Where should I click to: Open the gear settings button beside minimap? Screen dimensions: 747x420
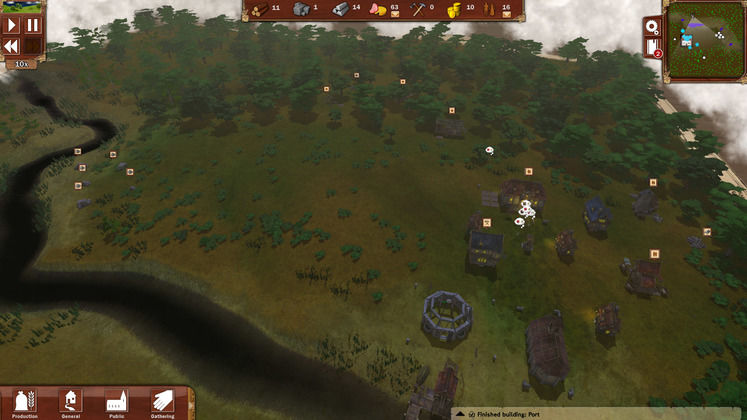click(x=652, y=27)
